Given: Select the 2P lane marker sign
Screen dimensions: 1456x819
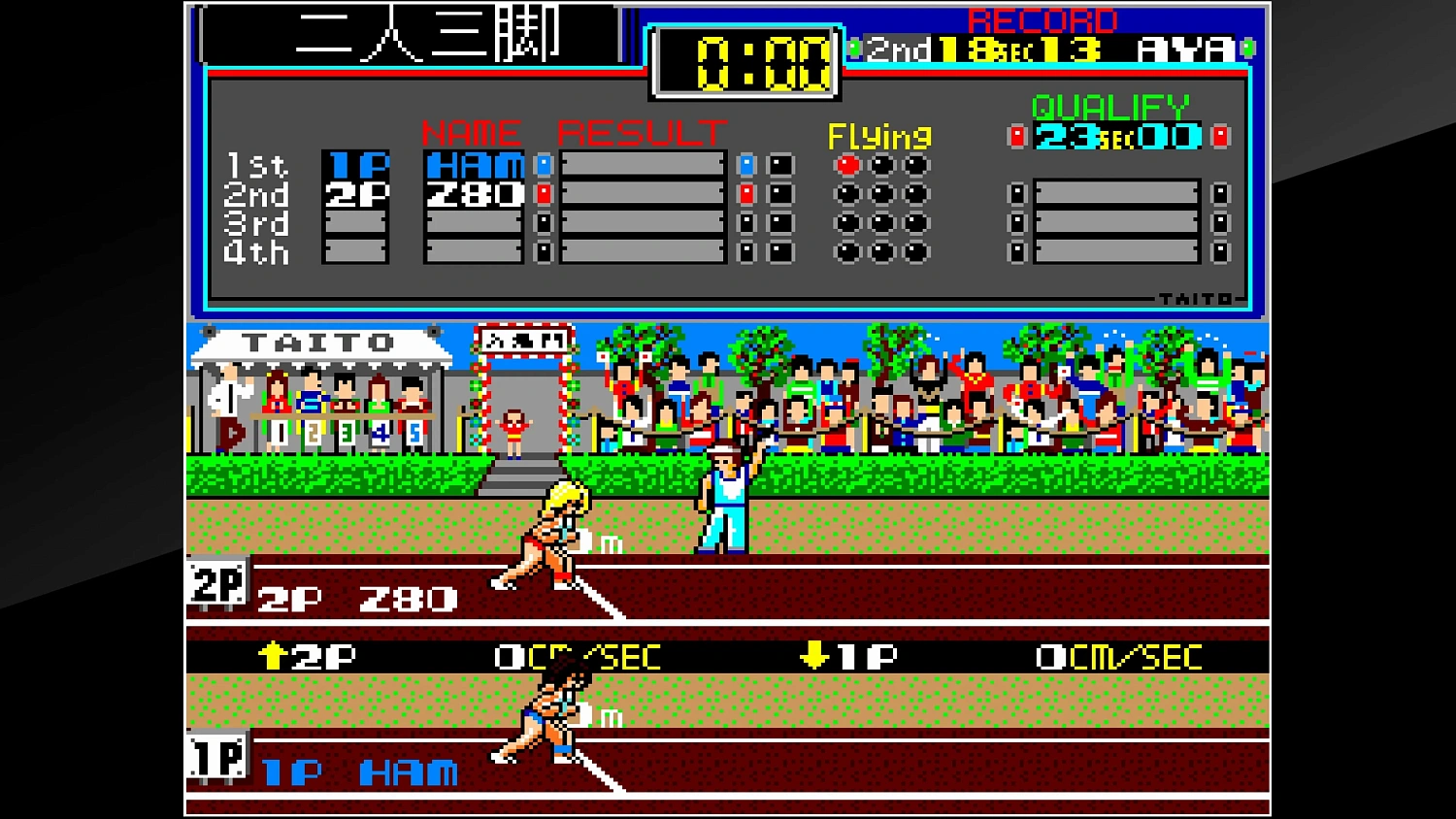Looking at the screenshot, I should point(215,583).
